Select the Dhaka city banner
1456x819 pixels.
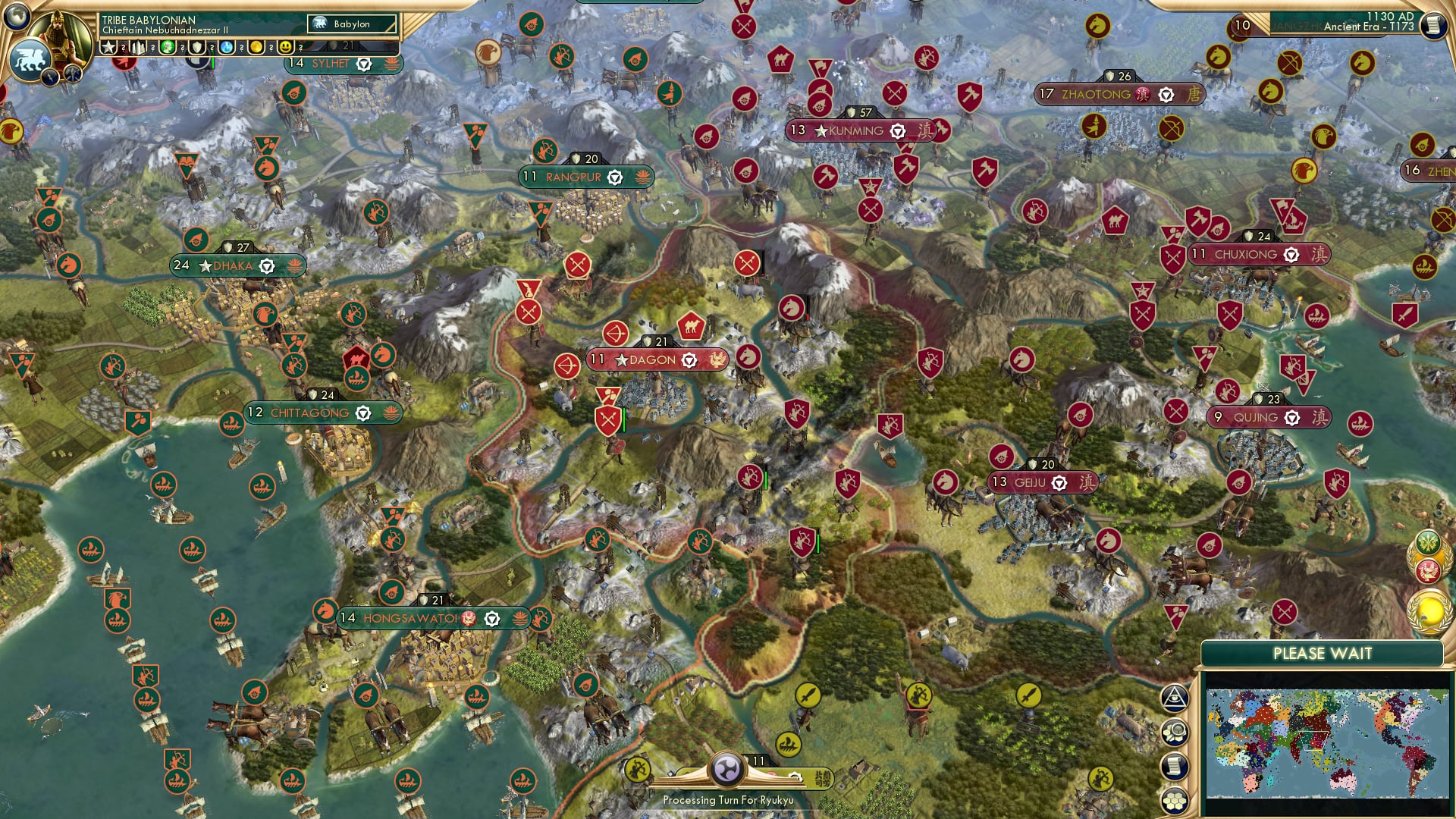pos(231,265)
